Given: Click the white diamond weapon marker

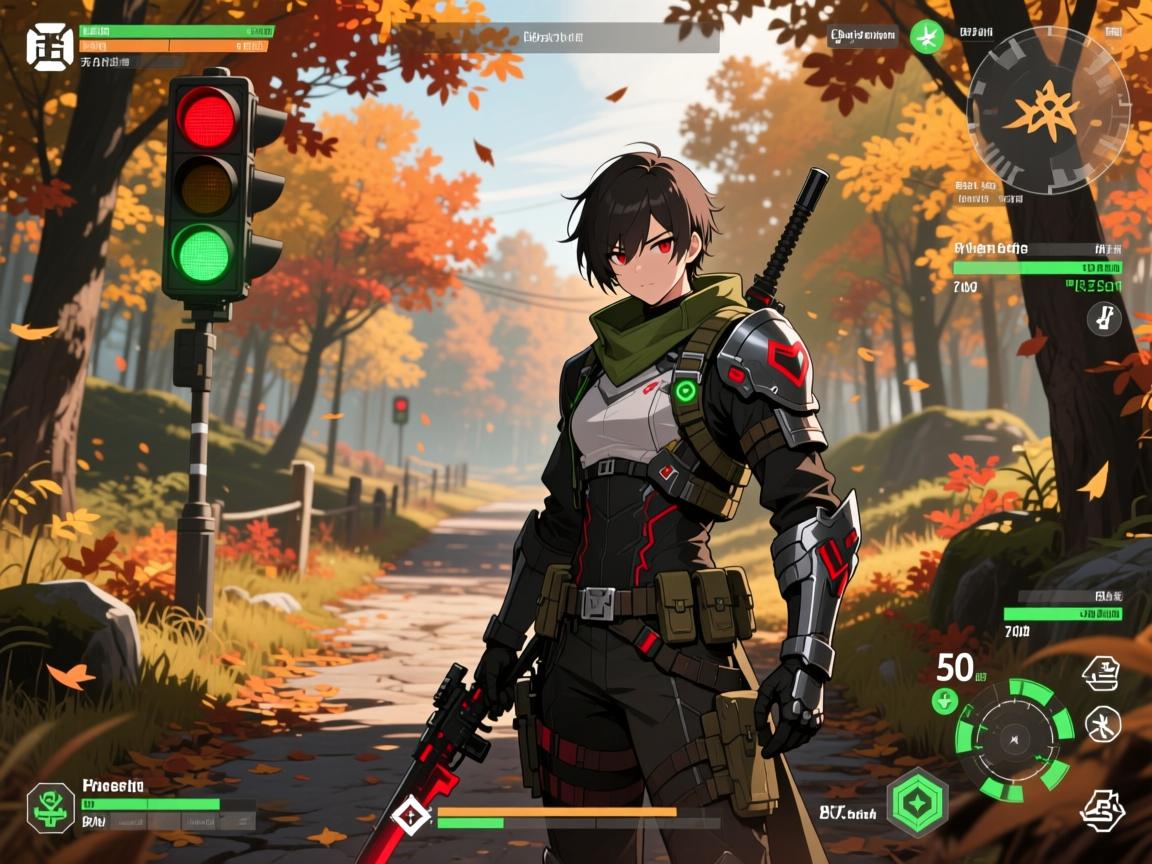Looking at the screenshot, I should pos(410,815).
